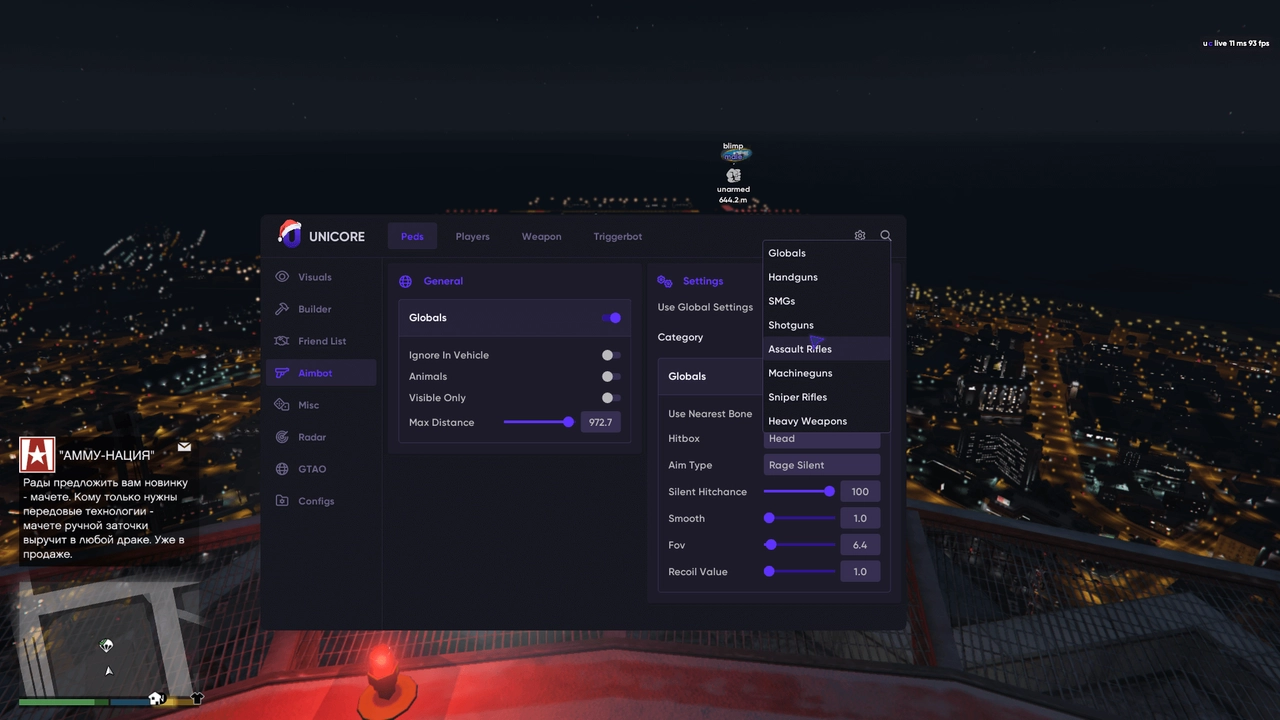
Task: Open the Weapon tab
Action: (541, 237)
